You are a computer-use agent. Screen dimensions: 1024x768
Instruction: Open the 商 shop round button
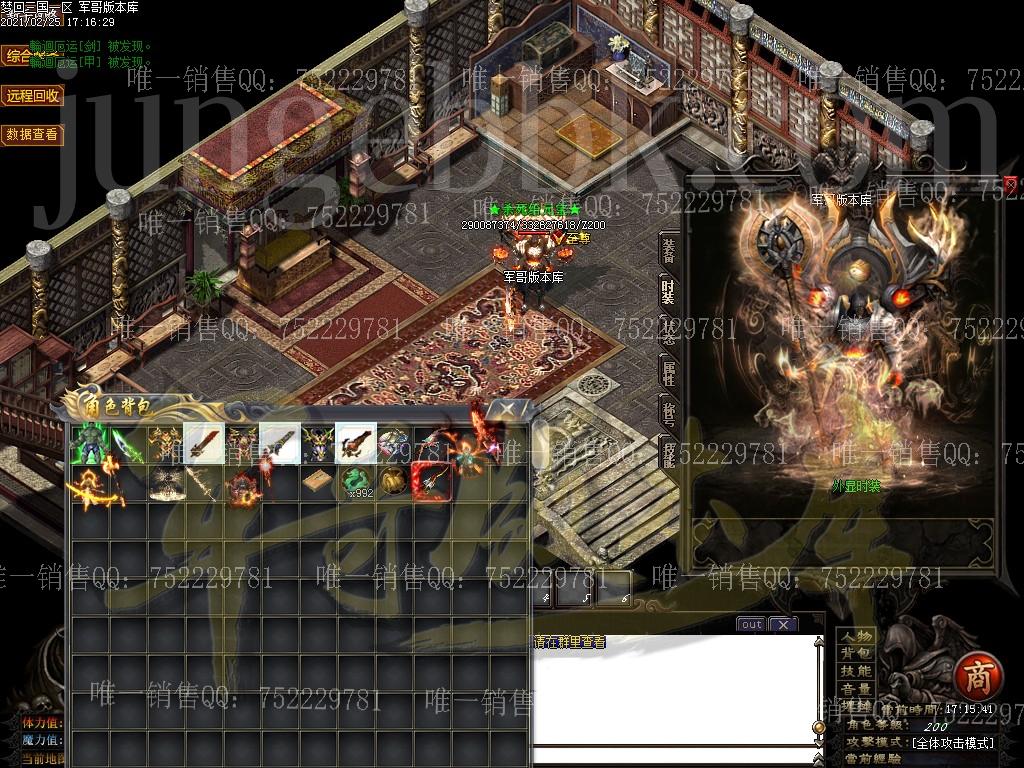pos(973,678)
